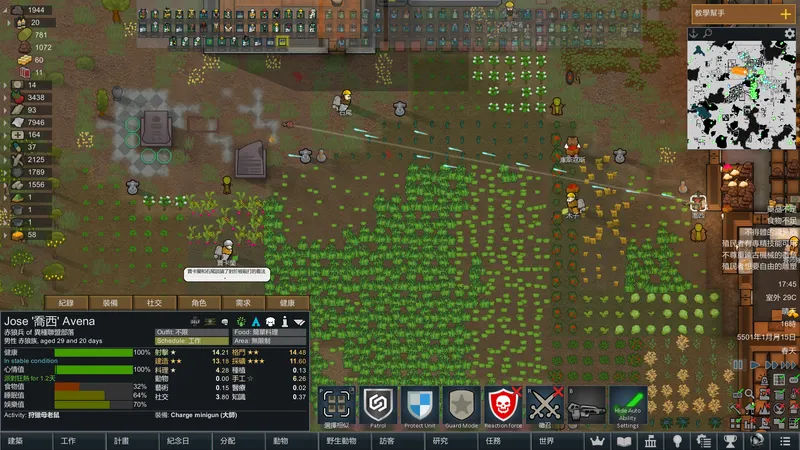This screenshot has width=800, height=450.
Task: Open the Food restriction dropdown
Action: 268,331
